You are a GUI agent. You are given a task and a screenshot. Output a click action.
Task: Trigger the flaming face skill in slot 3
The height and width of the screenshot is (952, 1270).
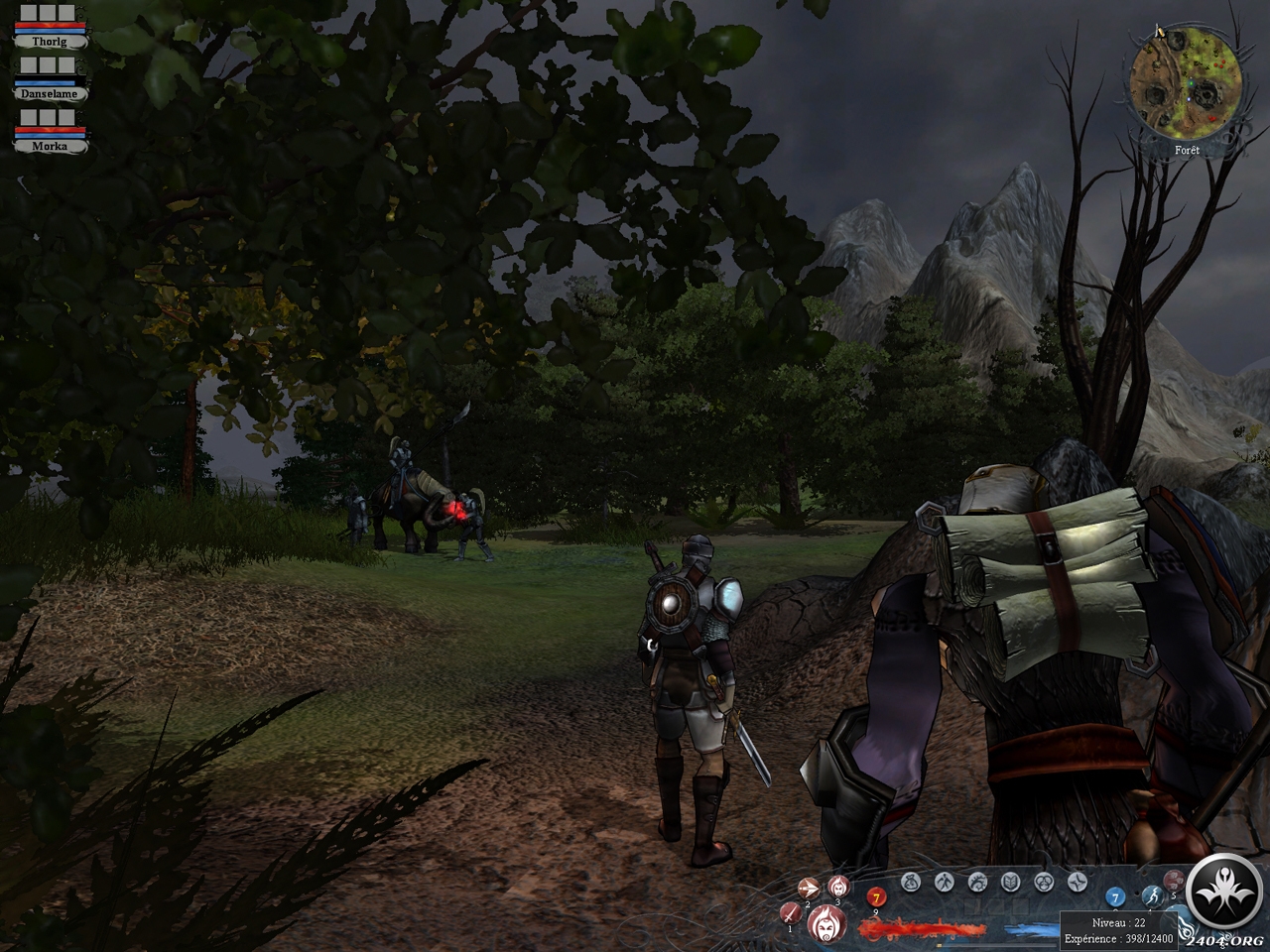click(837, 886)
